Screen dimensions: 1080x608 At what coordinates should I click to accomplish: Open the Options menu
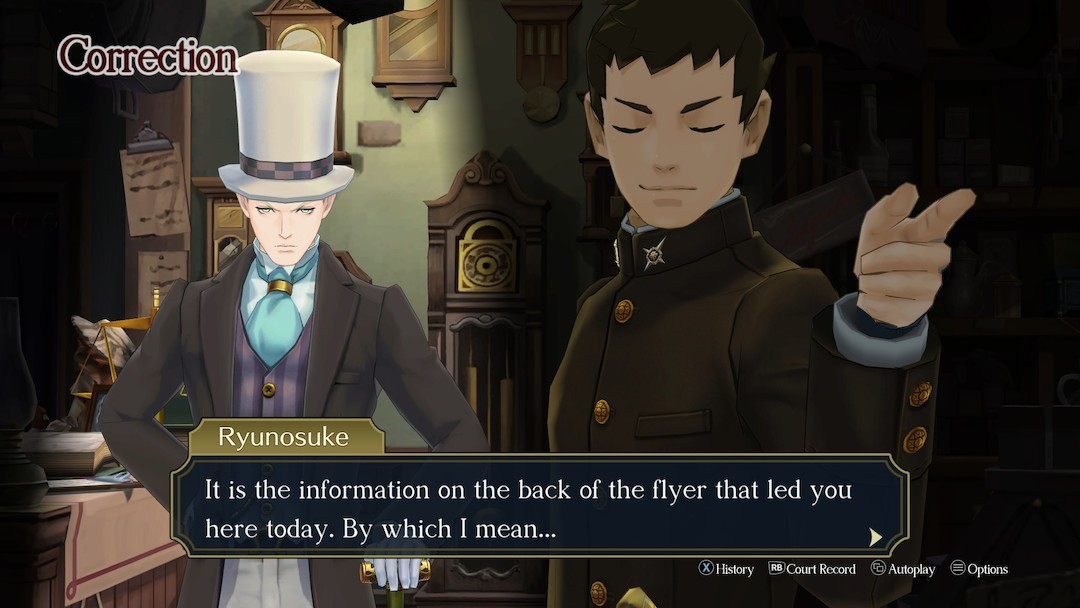(979, 569)
